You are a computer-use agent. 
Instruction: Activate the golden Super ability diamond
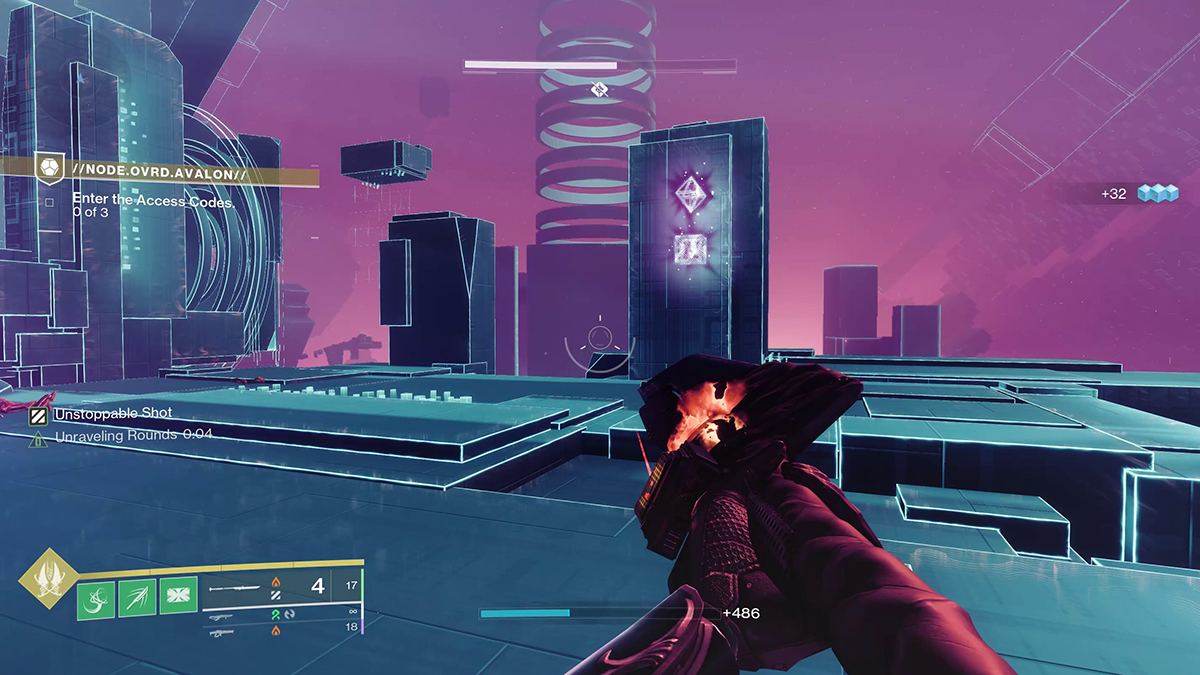click(44, 579)
